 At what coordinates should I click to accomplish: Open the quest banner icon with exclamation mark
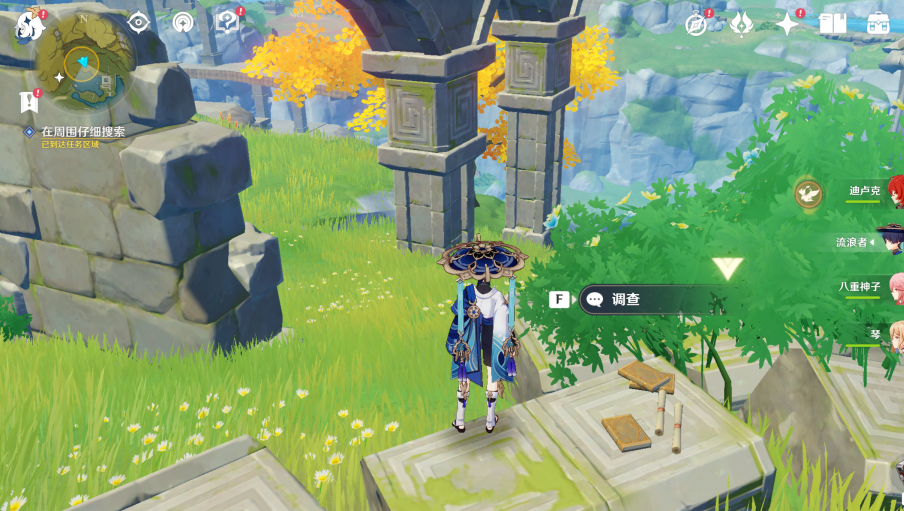[x=28, y=101]
